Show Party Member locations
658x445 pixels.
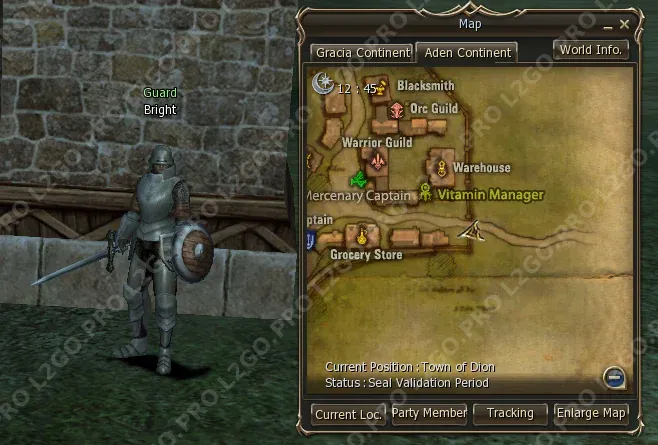429,412
